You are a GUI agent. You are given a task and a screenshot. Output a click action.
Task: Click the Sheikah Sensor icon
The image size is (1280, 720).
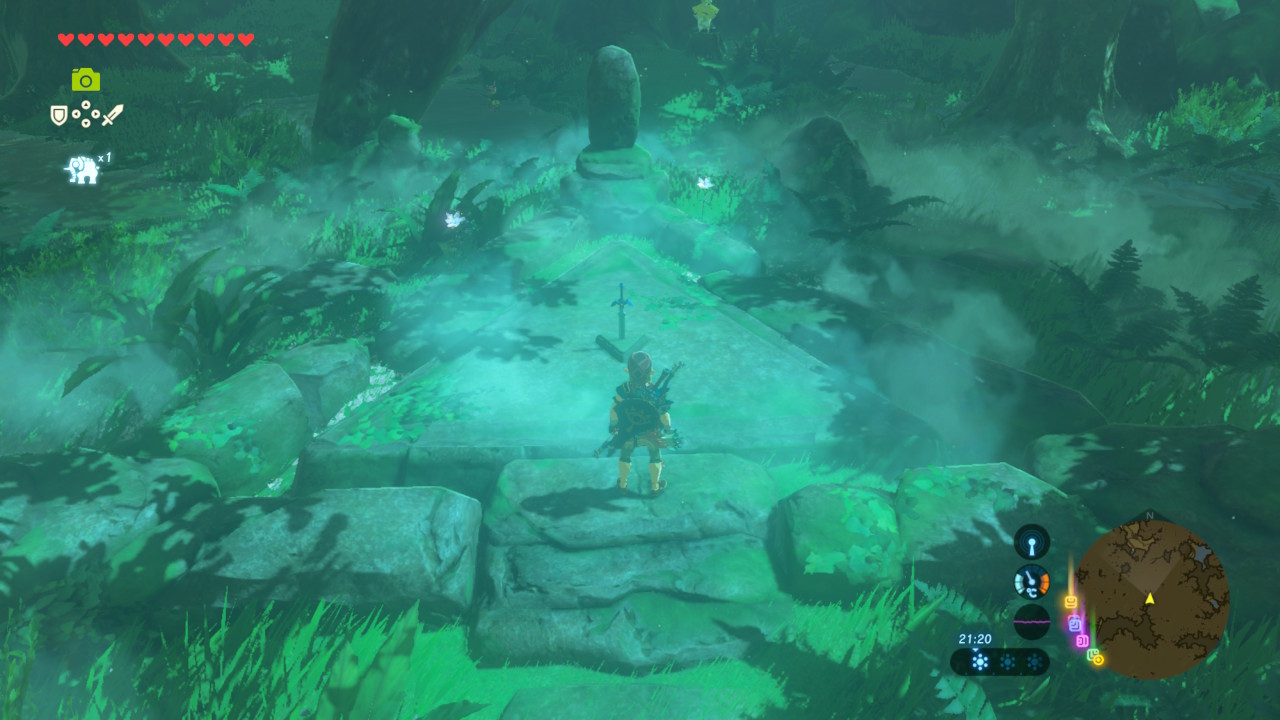(x=1031, y=542)
